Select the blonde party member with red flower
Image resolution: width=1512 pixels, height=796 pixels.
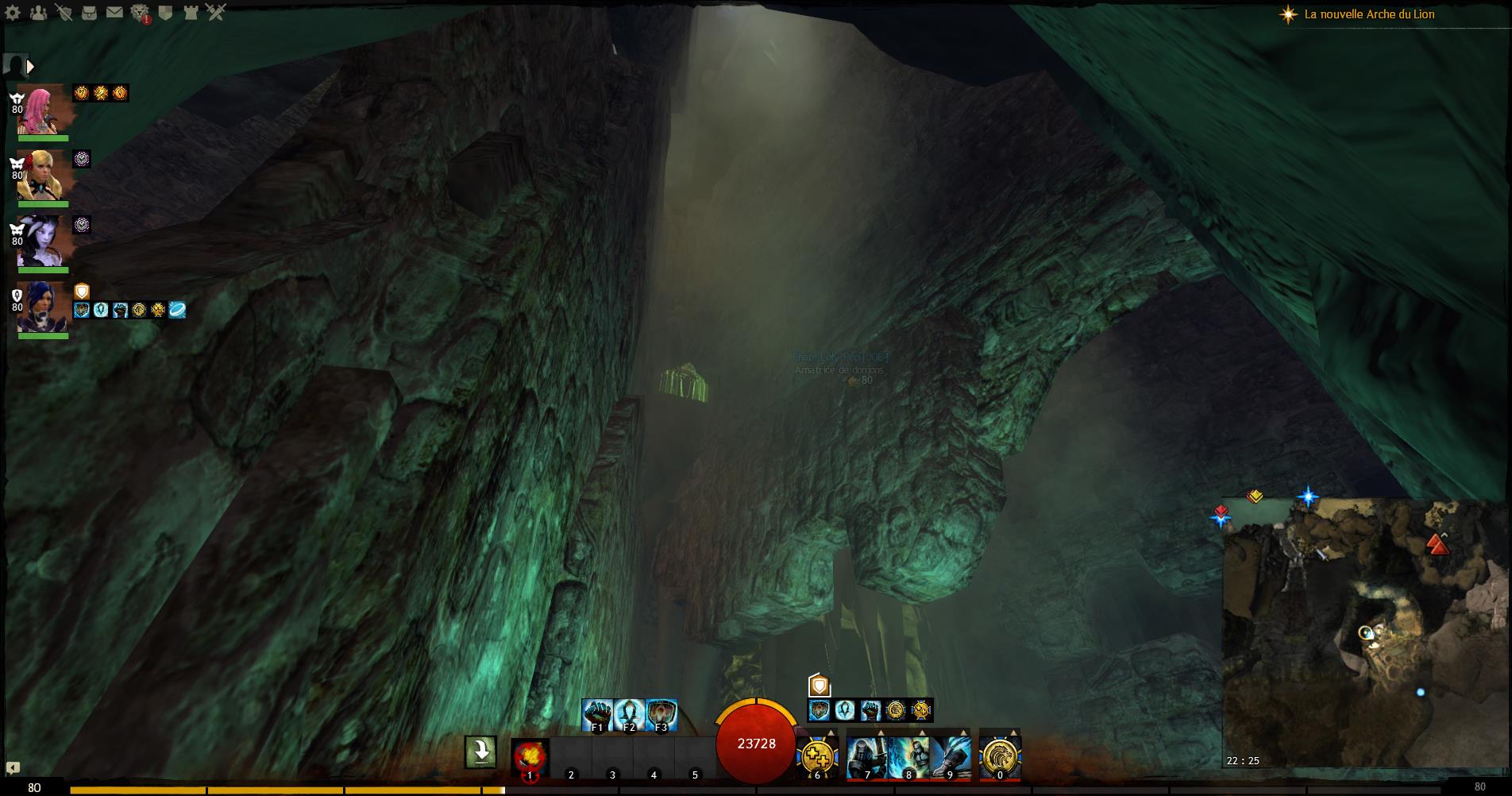click(x=41, y=176)
